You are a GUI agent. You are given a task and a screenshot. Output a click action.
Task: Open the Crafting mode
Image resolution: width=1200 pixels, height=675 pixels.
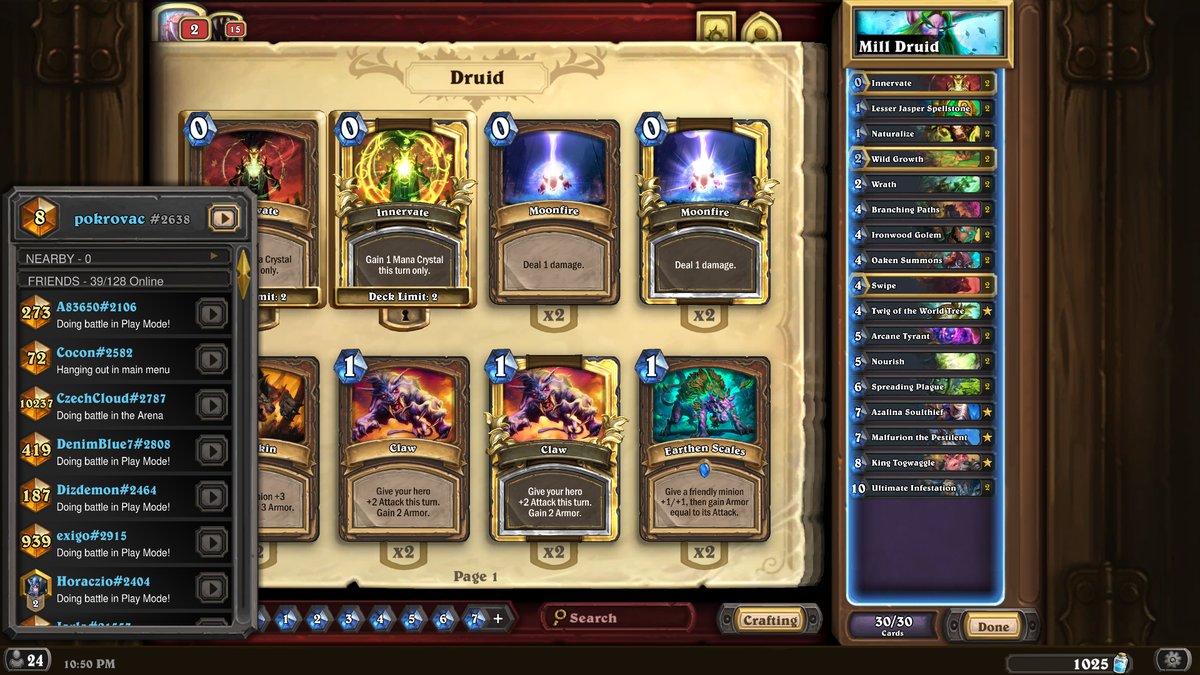769,620
